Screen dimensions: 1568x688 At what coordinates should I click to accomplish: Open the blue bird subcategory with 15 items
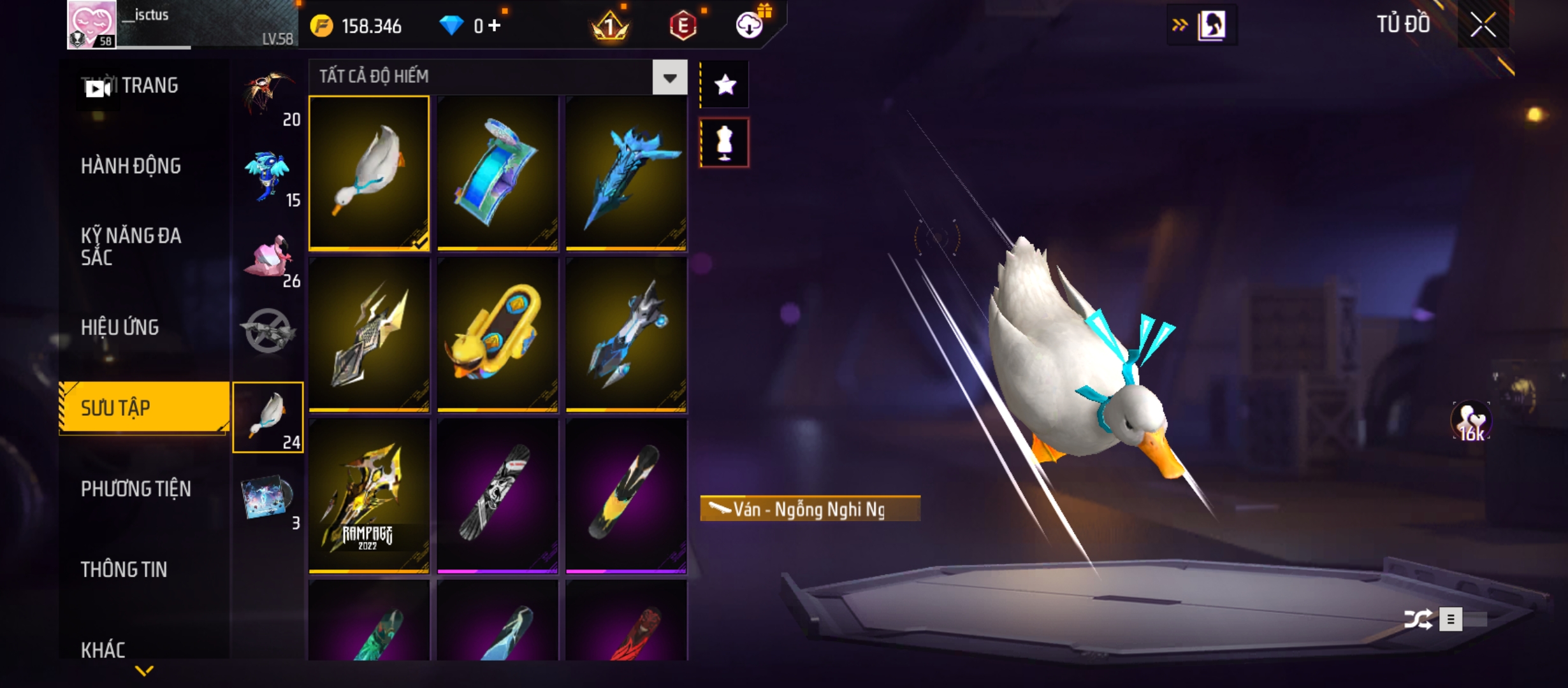click(x=268, y=176)
